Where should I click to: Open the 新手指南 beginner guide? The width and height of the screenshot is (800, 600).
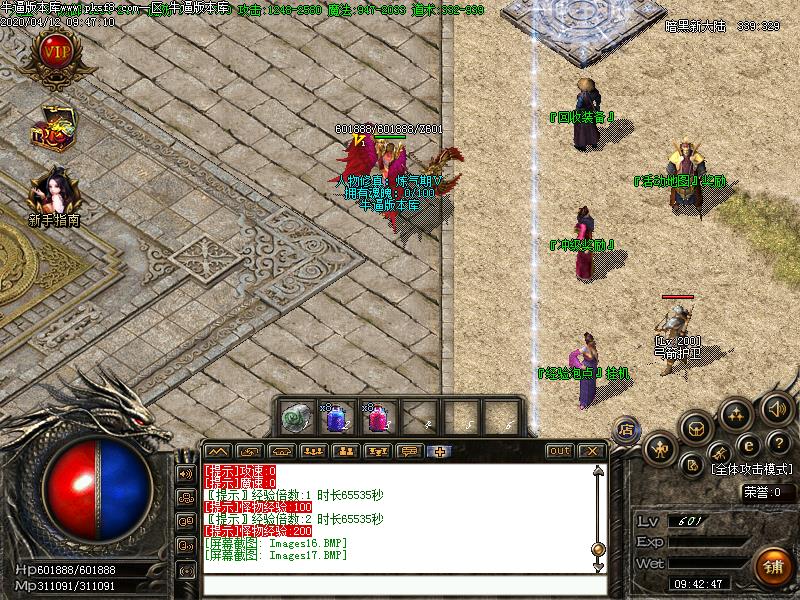click(53, 196)
